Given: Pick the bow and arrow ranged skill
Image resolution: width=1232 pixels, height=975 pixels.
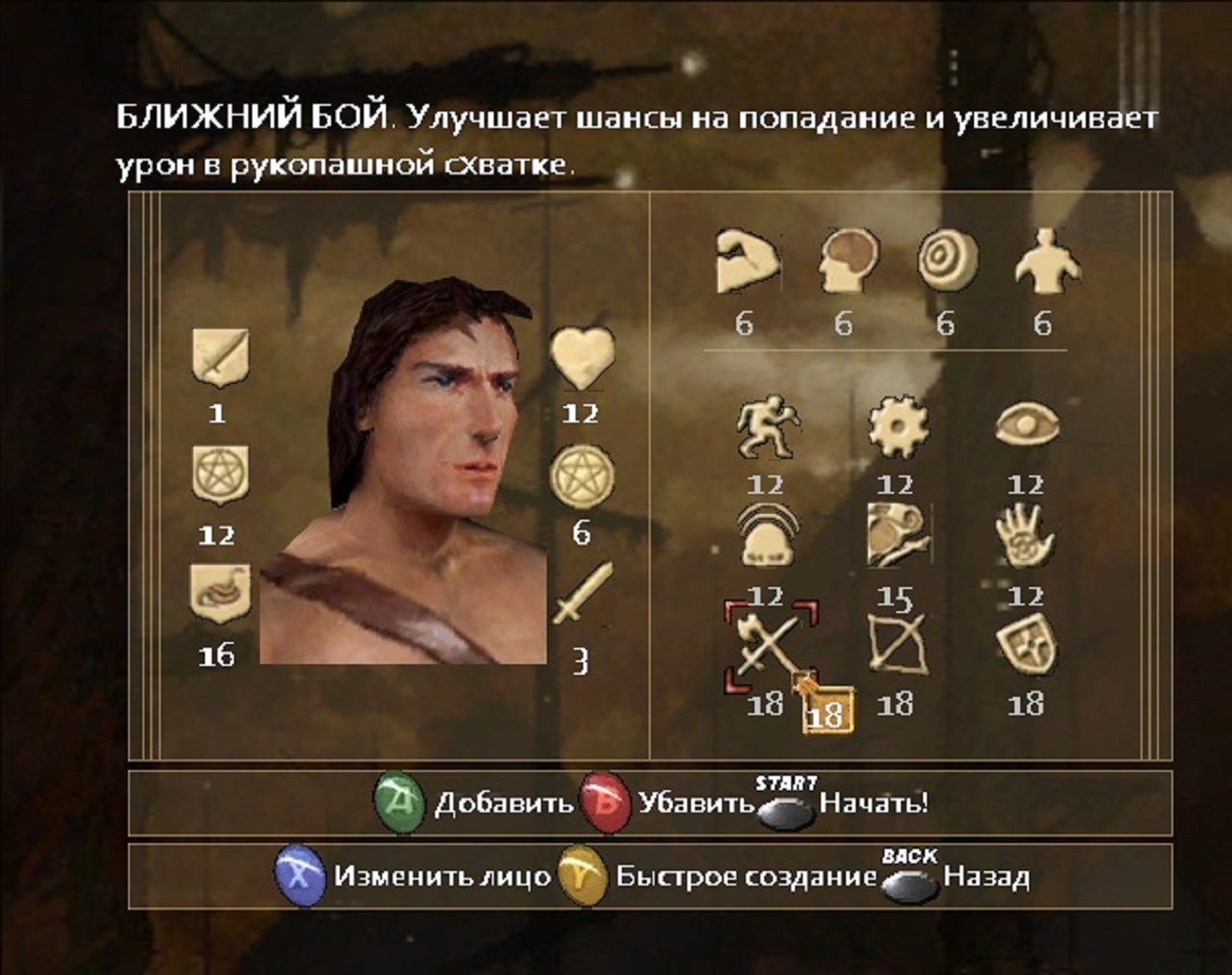Looking at the screenshot, I should click(x=897, y=643).
